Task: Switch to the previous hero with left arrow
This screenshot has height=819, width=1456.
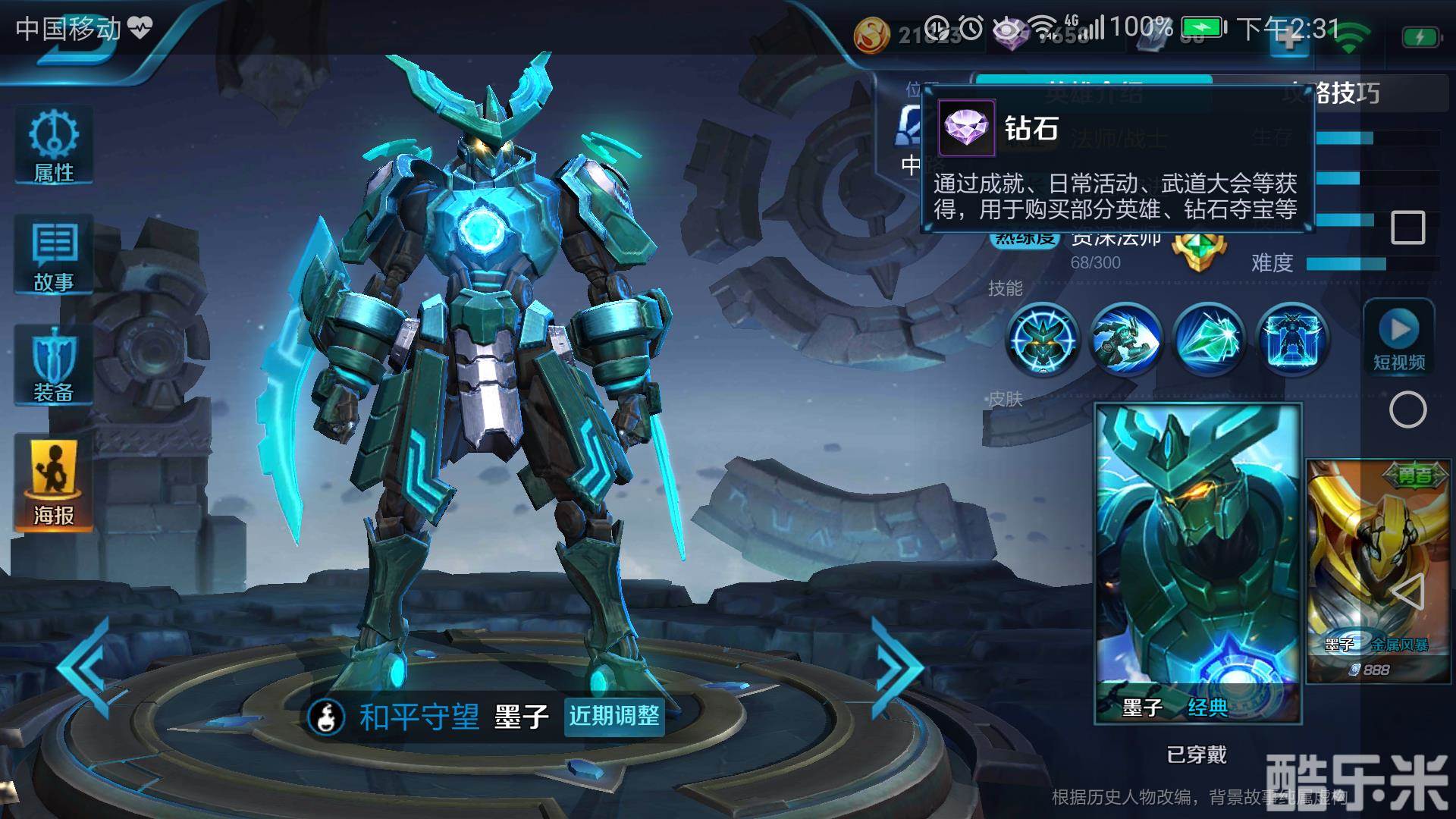Action: [85, 667]
